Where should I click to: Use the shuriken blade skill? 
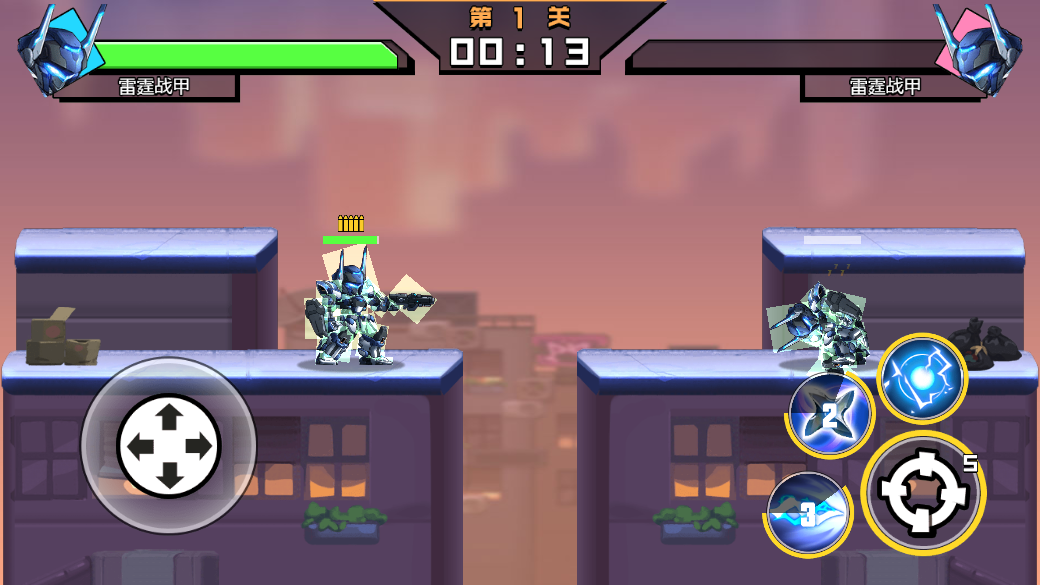pyautogui.click(x=829, y=412)
